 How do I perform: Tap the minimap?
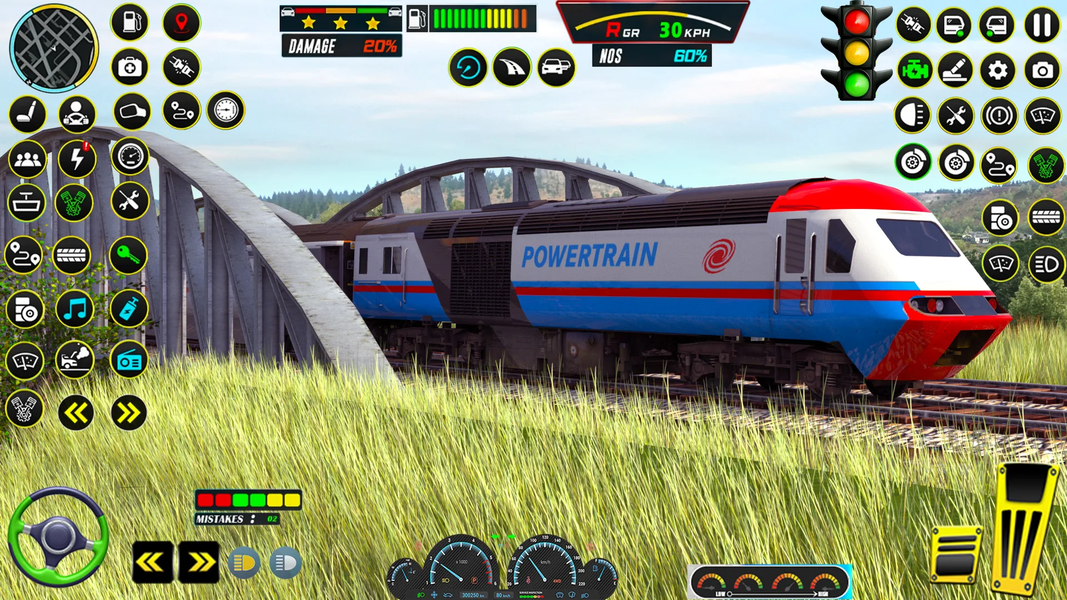click(x=54, y=47)
